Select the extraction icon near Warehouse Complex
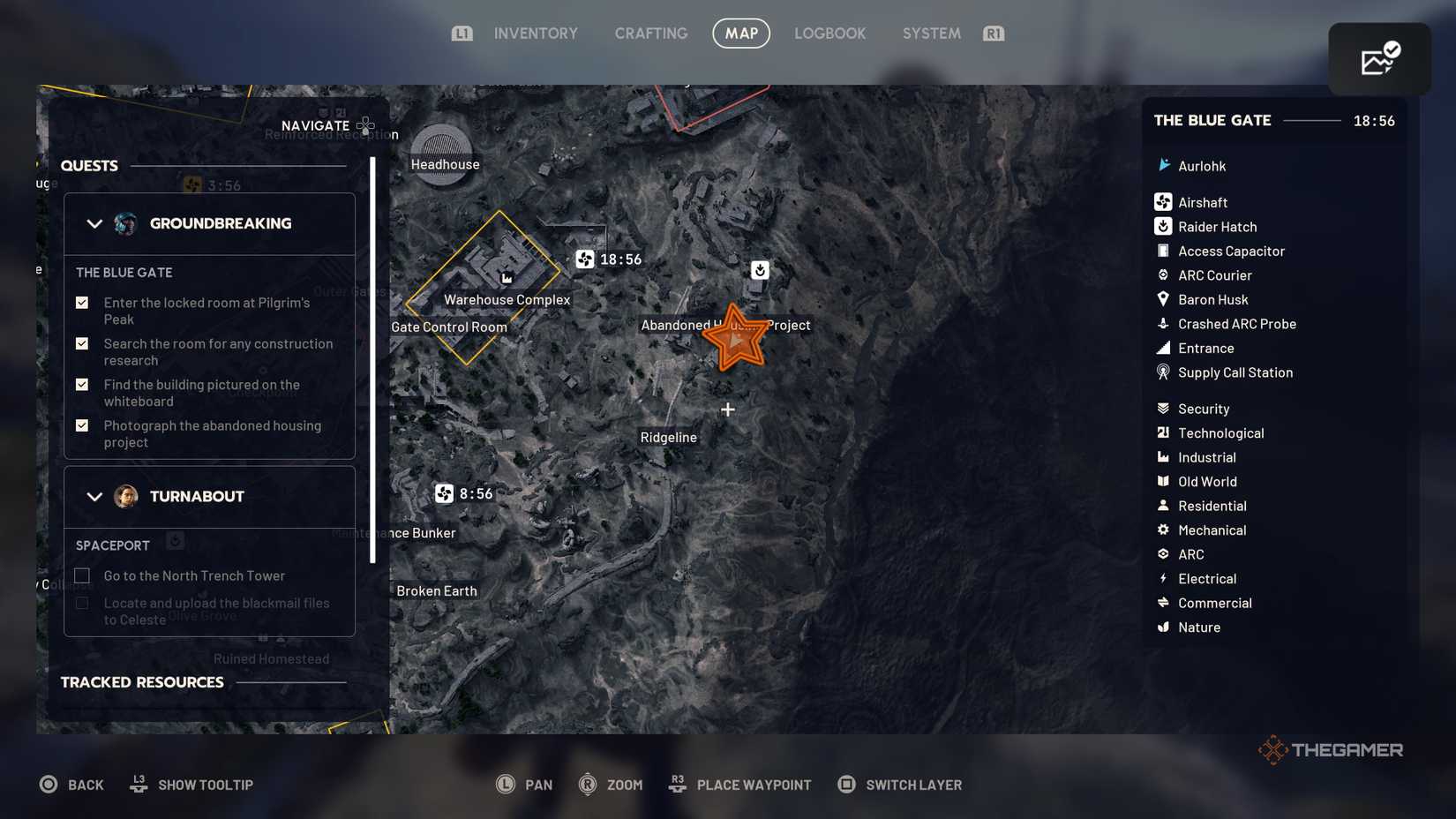 583,259
